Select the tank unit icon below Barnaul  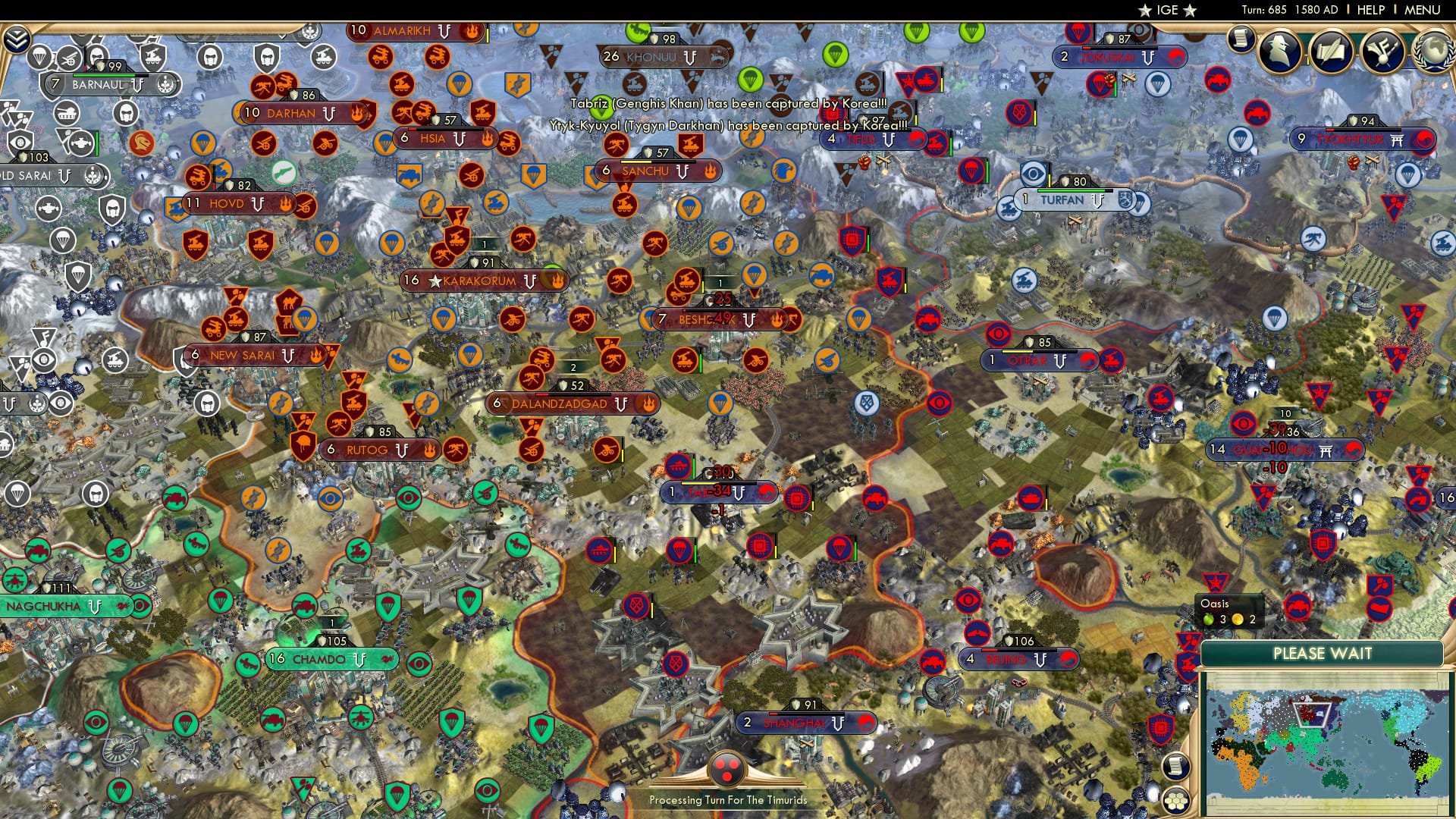(66, 113)
